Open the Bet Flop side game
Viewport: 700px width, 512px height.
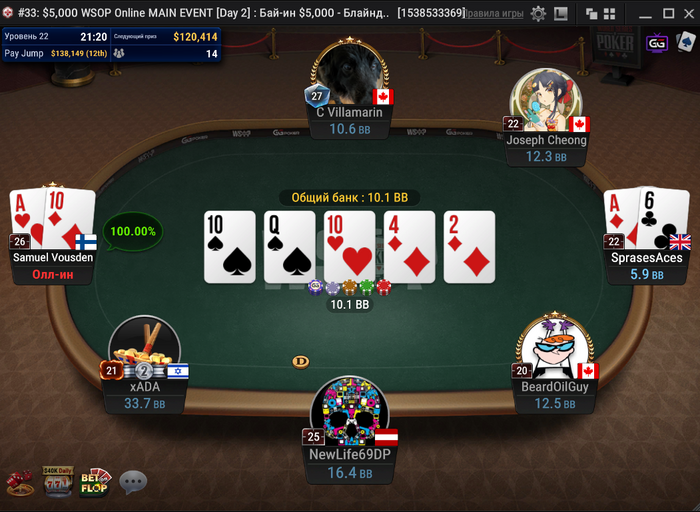[x=95, y=482]
